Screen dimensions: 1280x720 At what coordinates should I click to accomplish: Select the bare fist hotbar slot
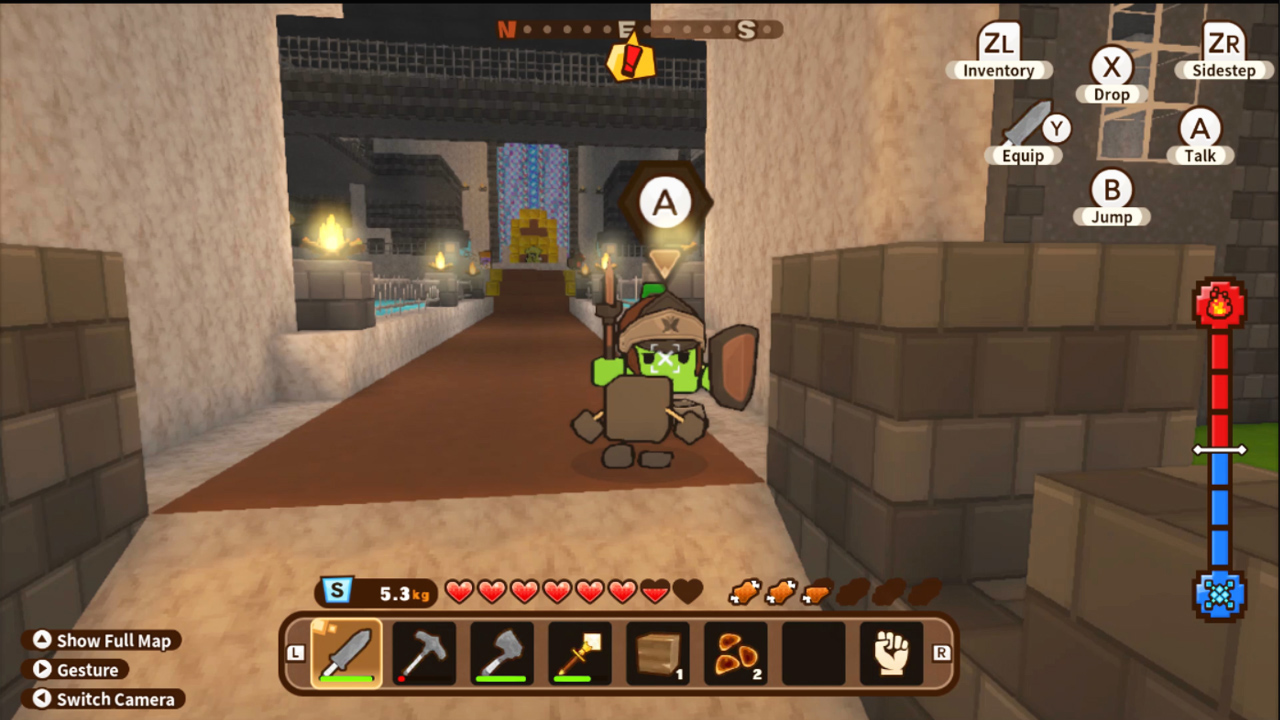tap(890, 652)
